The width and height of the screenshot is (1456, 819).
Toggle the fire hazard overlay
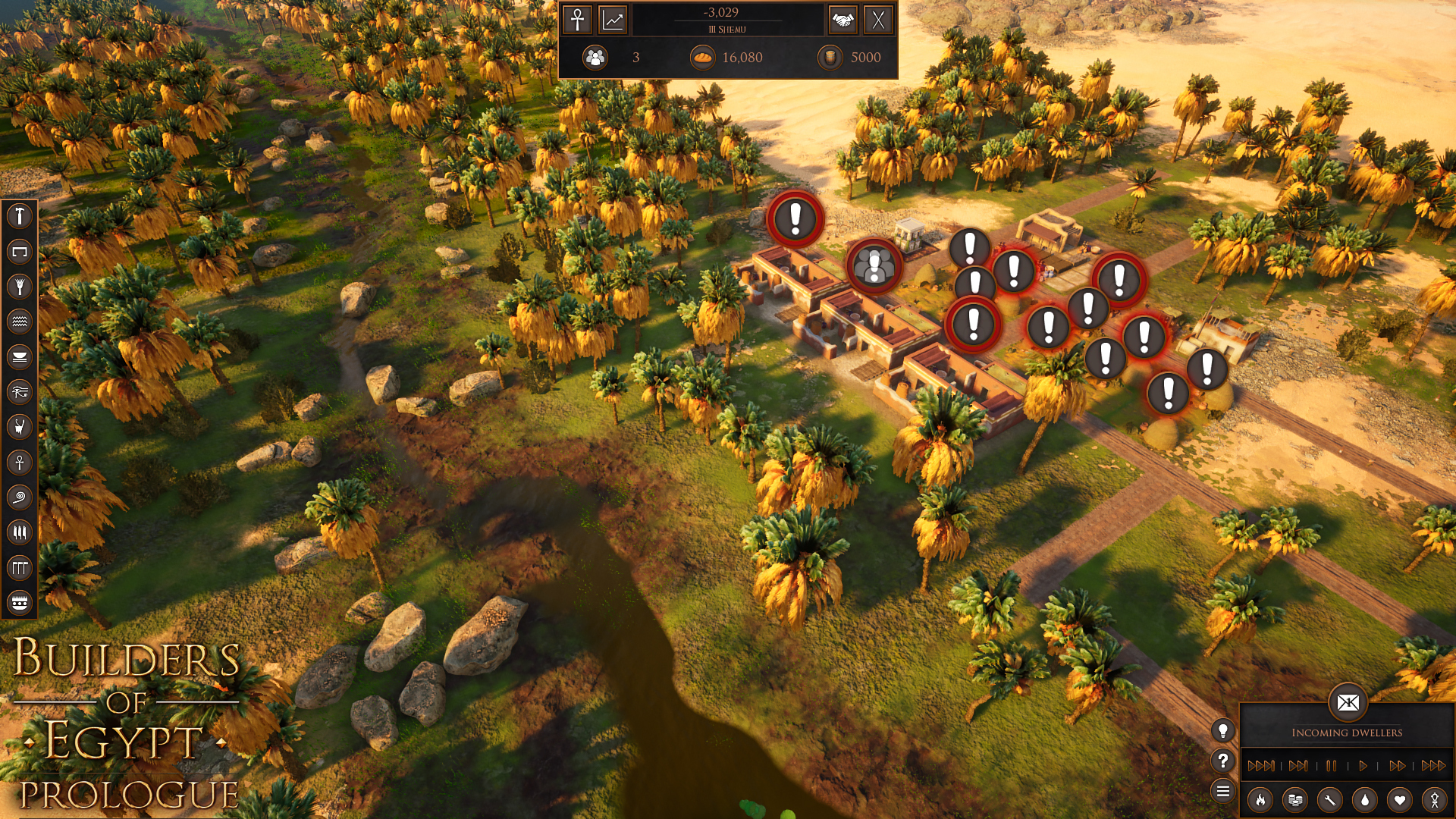pyautogui.click(x=1260, y=800)
